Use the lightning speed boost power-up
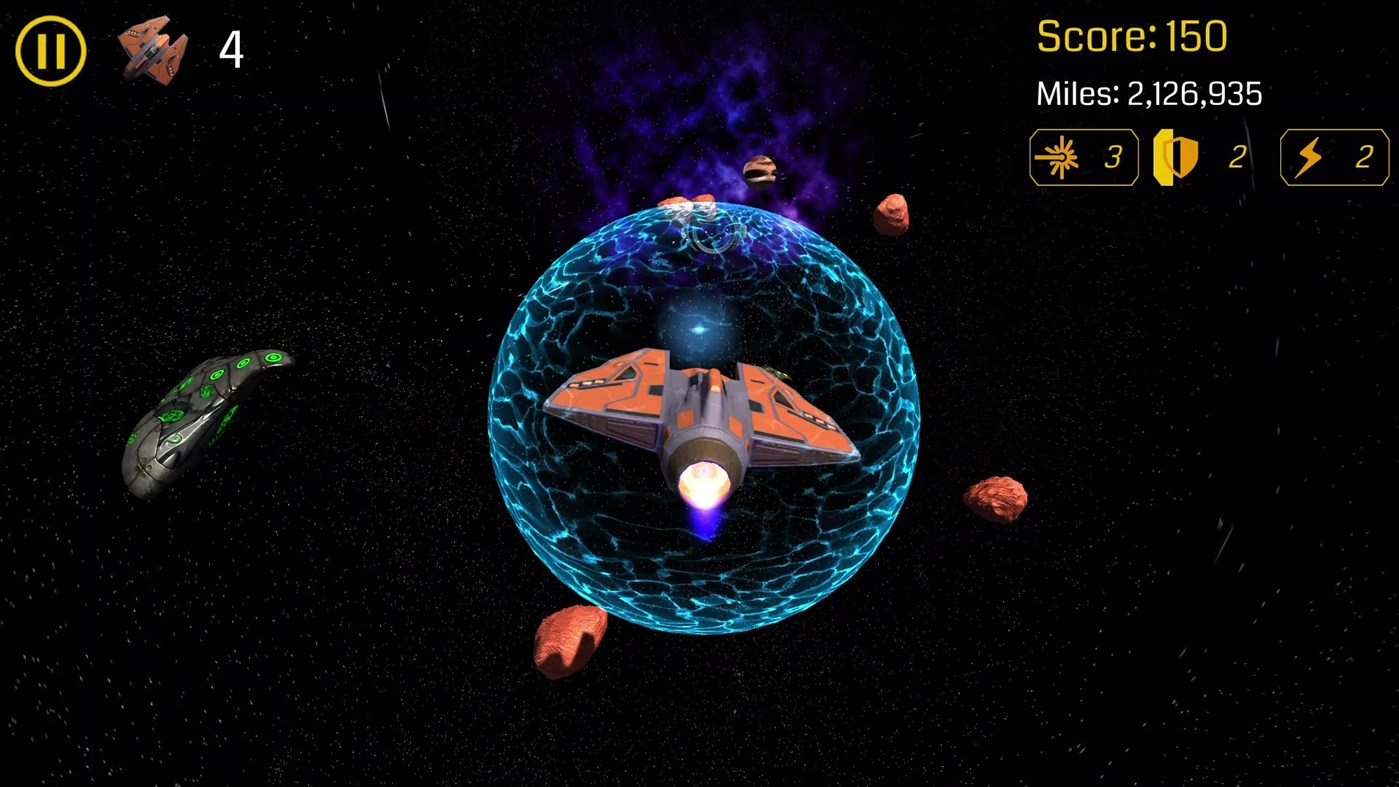Screen dimensions: 1399x787 1334,156
